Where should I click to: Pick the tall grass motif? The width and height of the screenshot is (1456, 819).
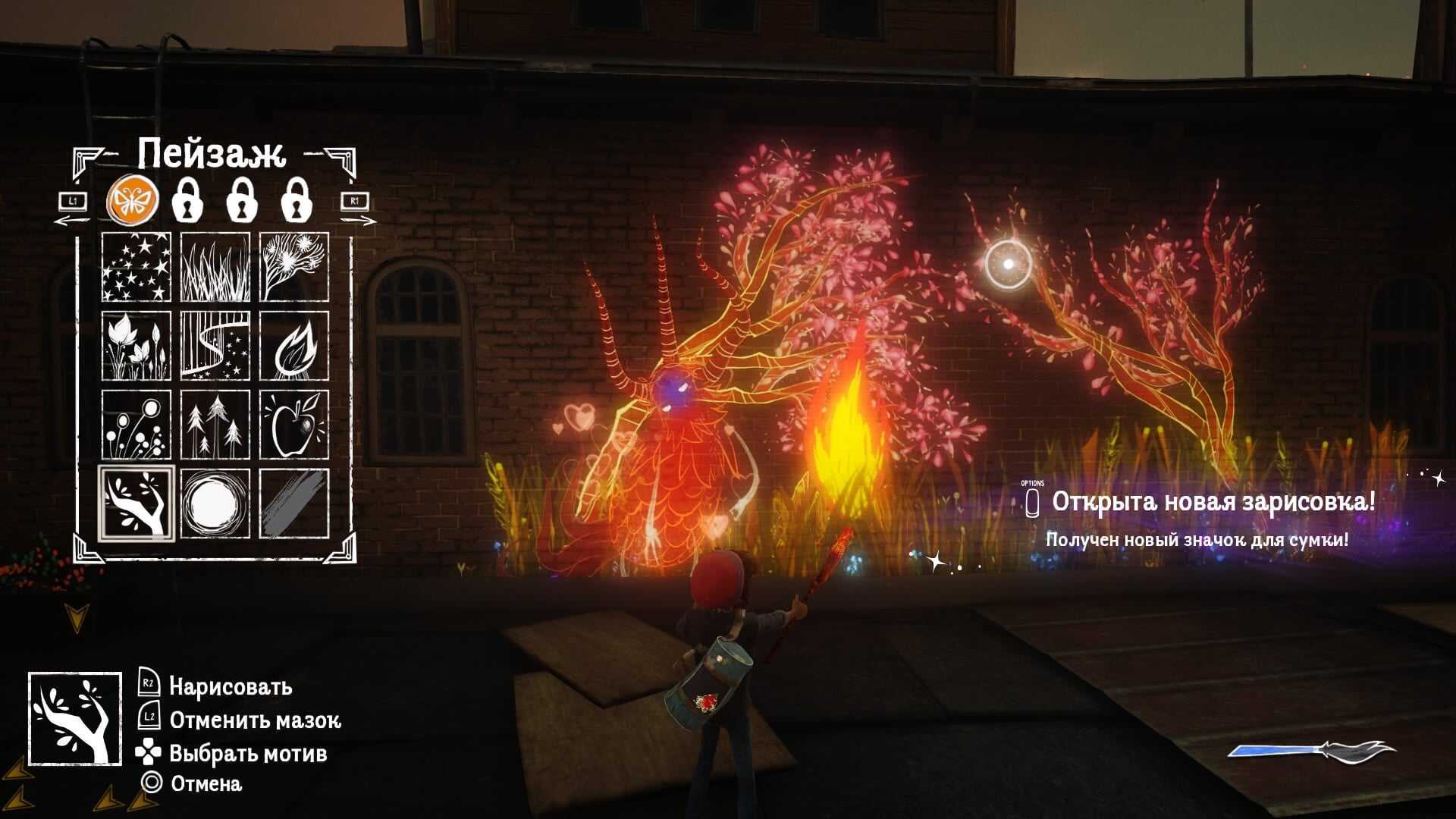click(215, 267)
